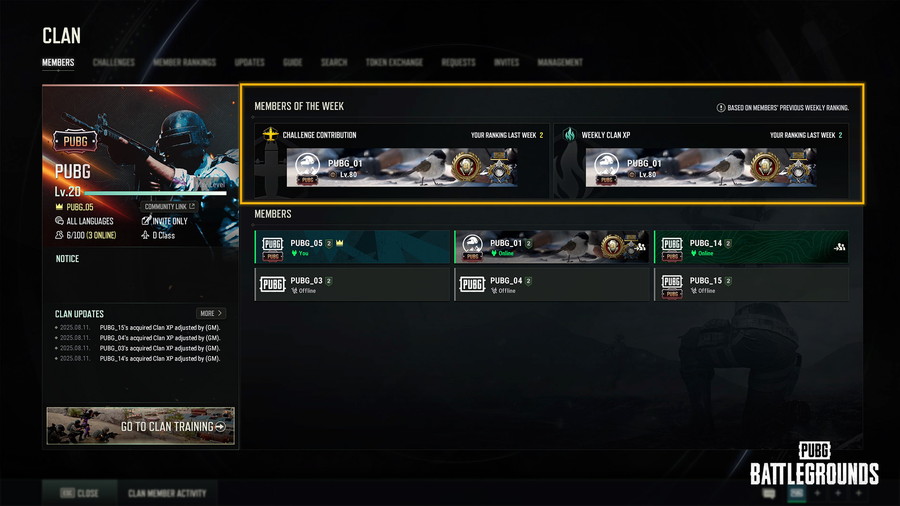The width and height of the screenshot is (900, 506).
Task: Select offline member PUBG_03
Action: (x=353, y=285)
